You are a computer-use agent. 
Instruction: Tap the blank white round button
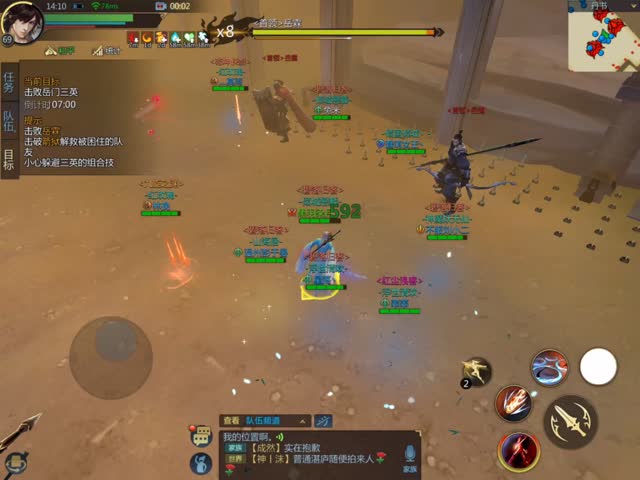tap(598, 366)
